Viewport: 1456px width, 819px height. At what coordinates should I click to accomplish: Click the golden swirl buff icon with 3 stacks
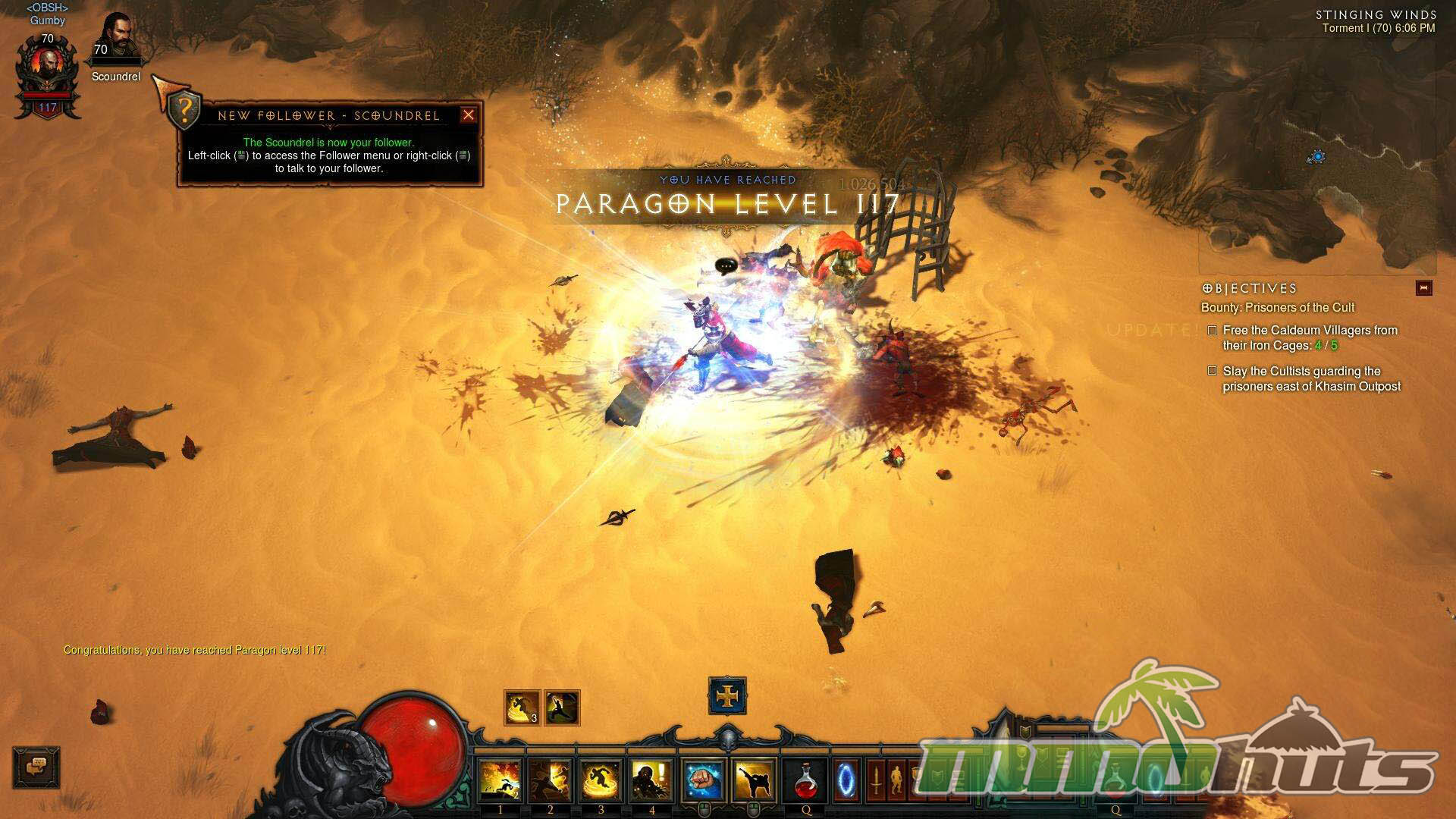(522, 708)
